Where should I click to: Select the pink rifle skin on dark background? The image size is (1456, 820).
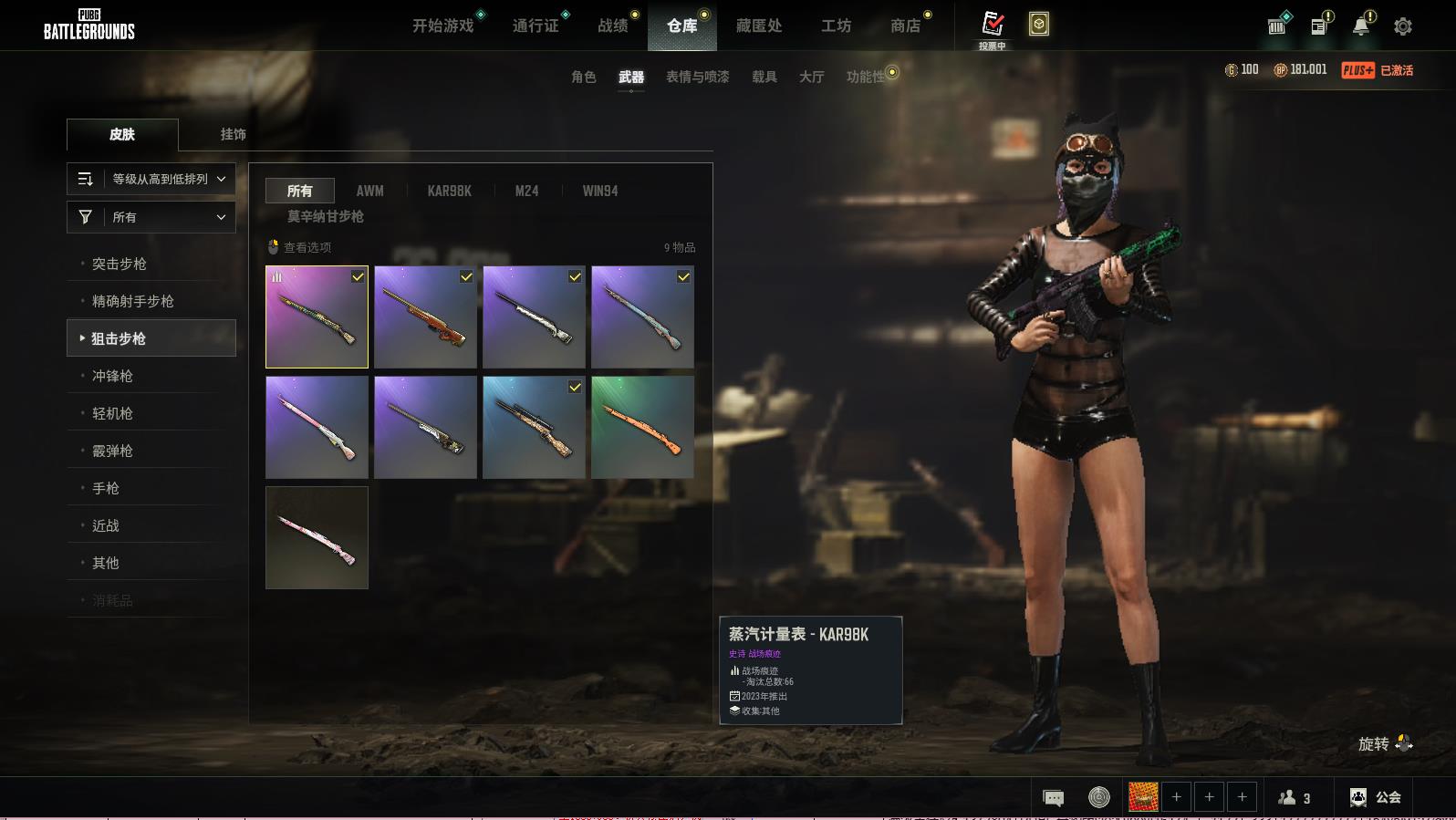pyautogui.click(x=317, y=537)
